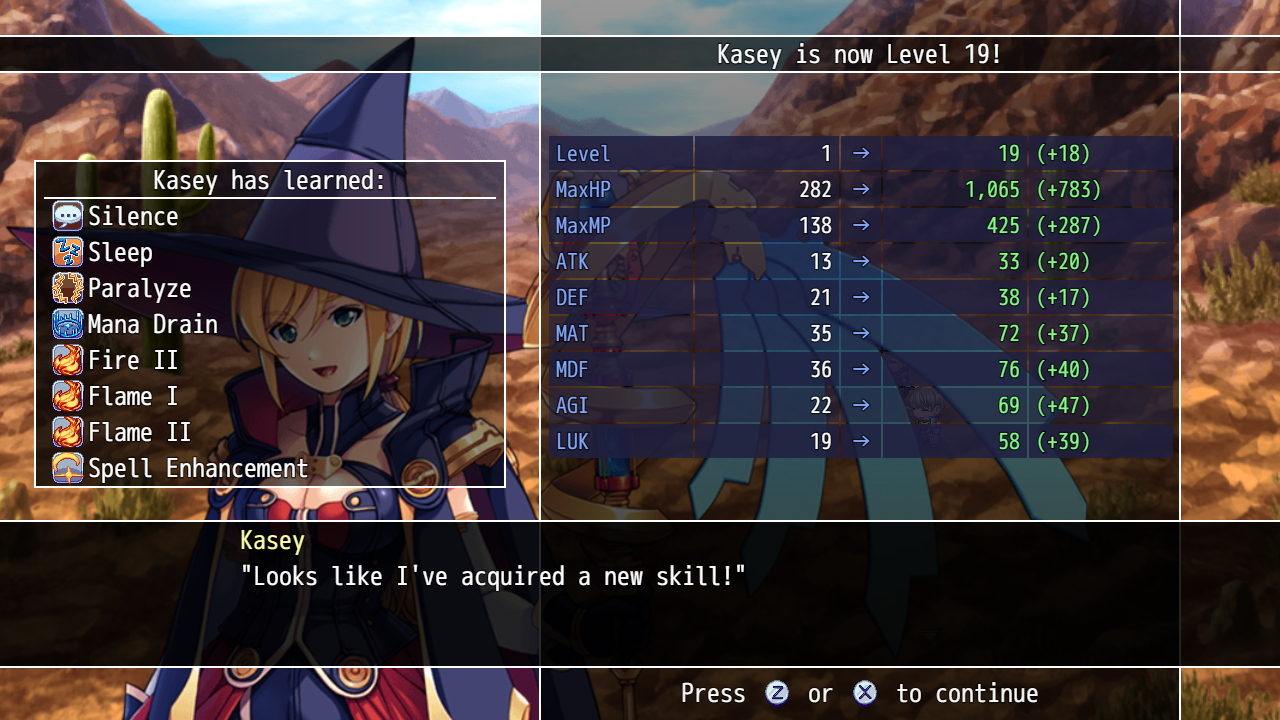
Task: Click the Spell Enhancement skill entry
Action: (x=197, y=468)
